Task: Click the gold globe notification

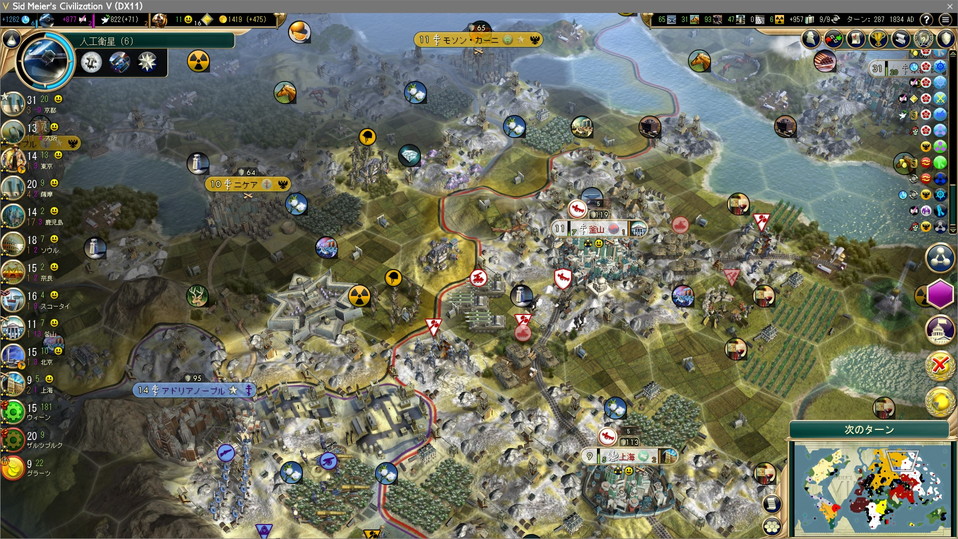Action: tap(939, 401)
